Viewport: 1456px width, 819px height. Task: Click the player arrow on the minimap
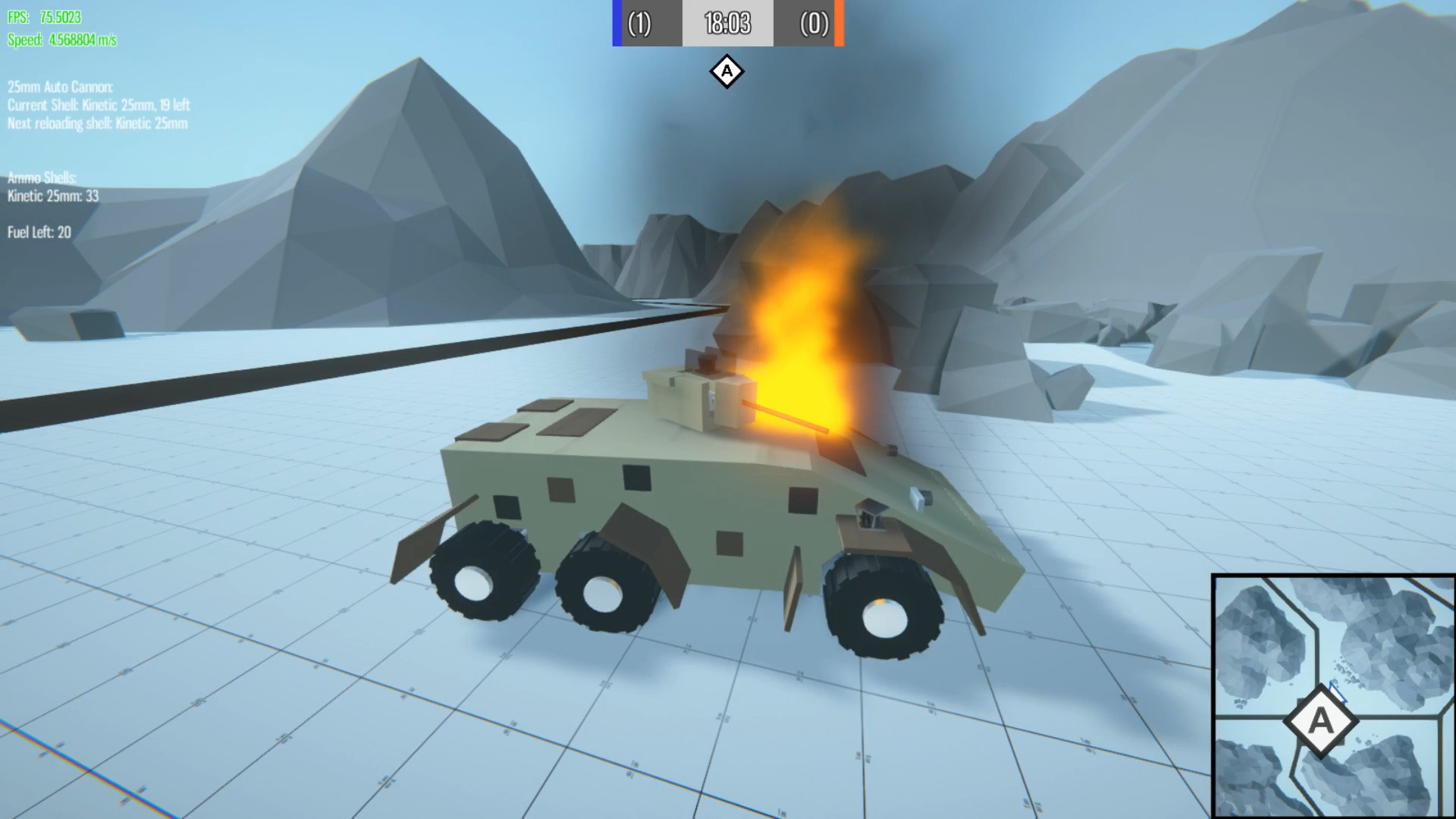click(1338, 691)
